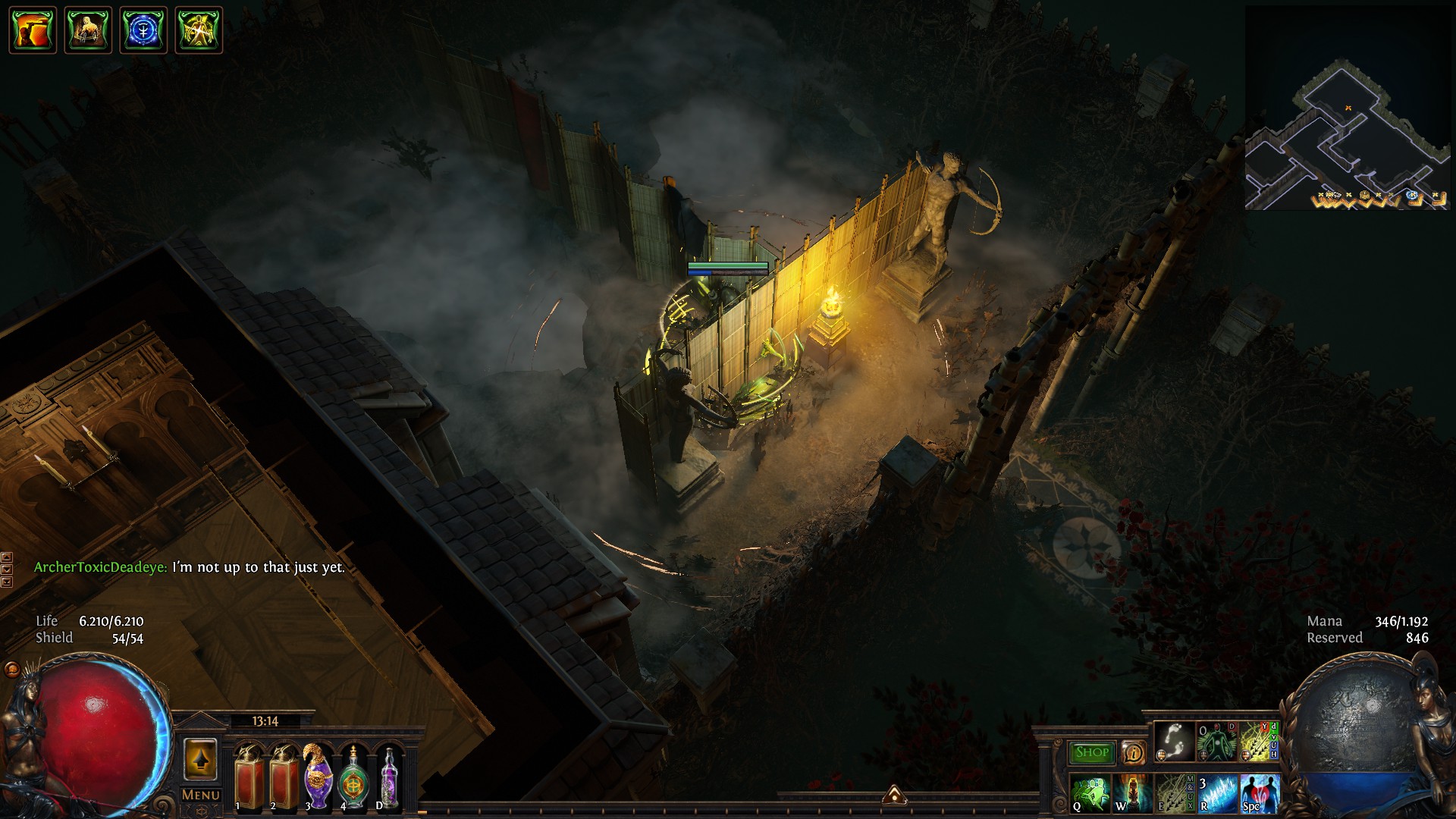The width and height of the screenshot is (1456, 819).
Task: Activate the icy blue shards R skill
Action: click(1217, 793)
